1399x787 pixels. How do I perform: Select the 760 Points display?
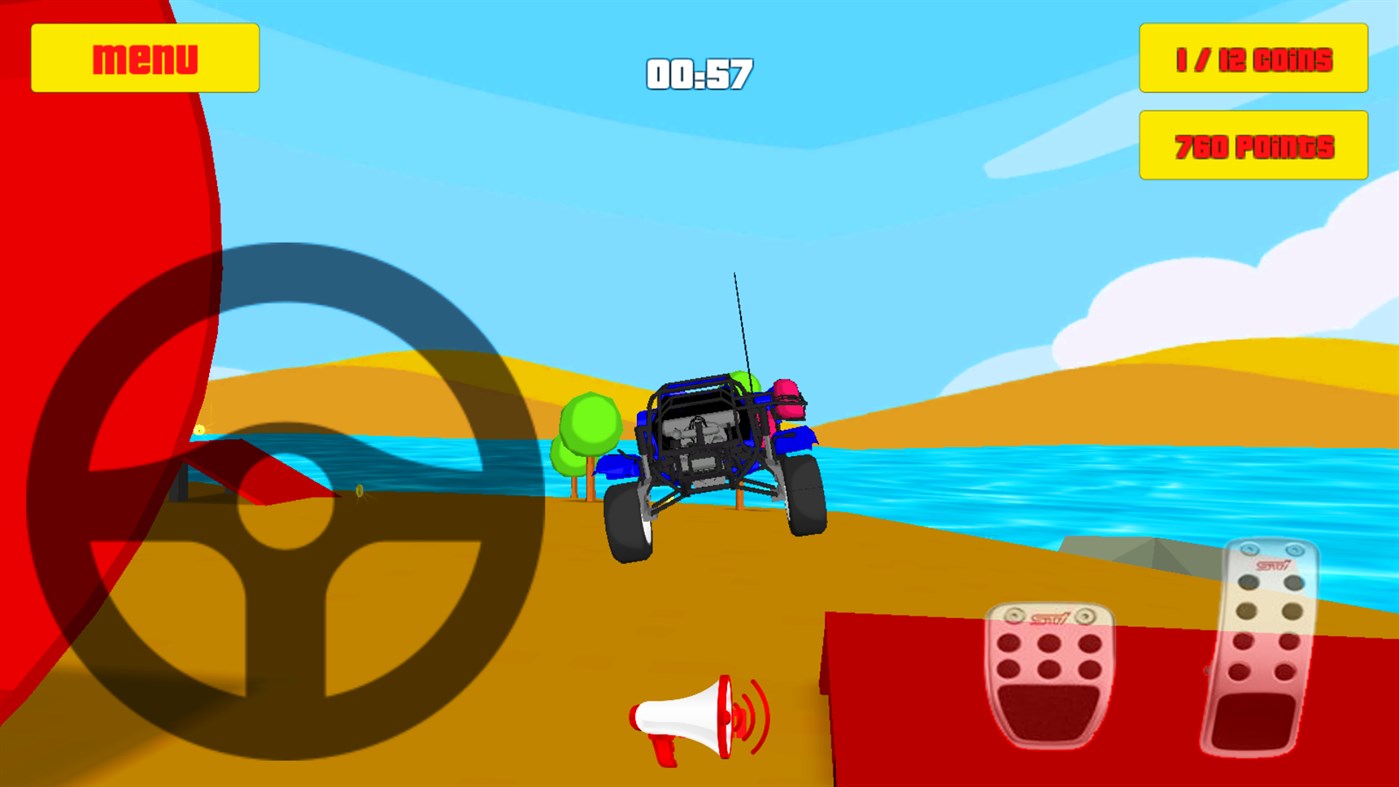click(x=1252, y=145)
